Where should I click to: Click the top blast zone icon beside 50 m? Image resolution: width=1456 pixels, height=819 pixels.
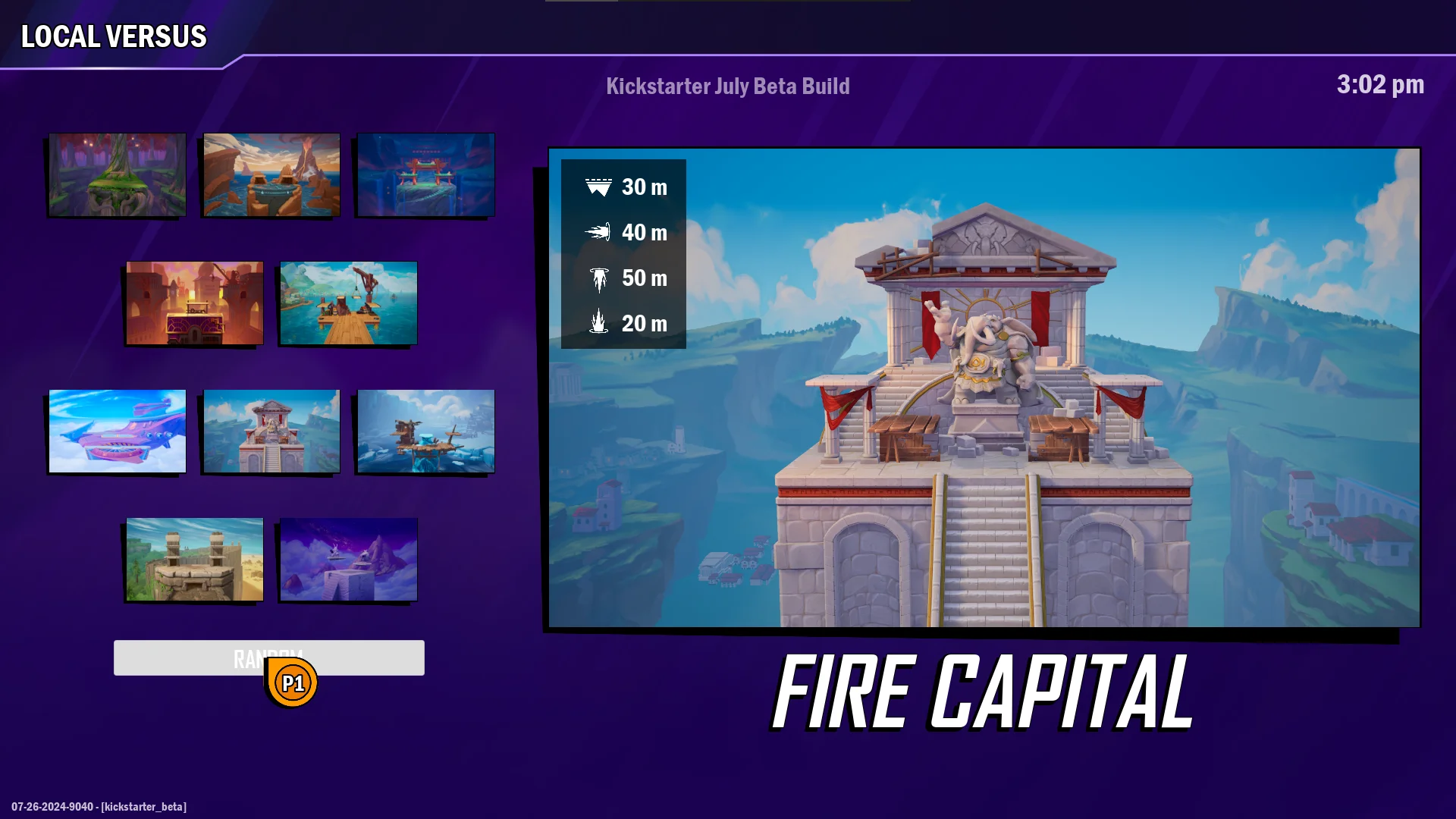[x=600, y=278]
